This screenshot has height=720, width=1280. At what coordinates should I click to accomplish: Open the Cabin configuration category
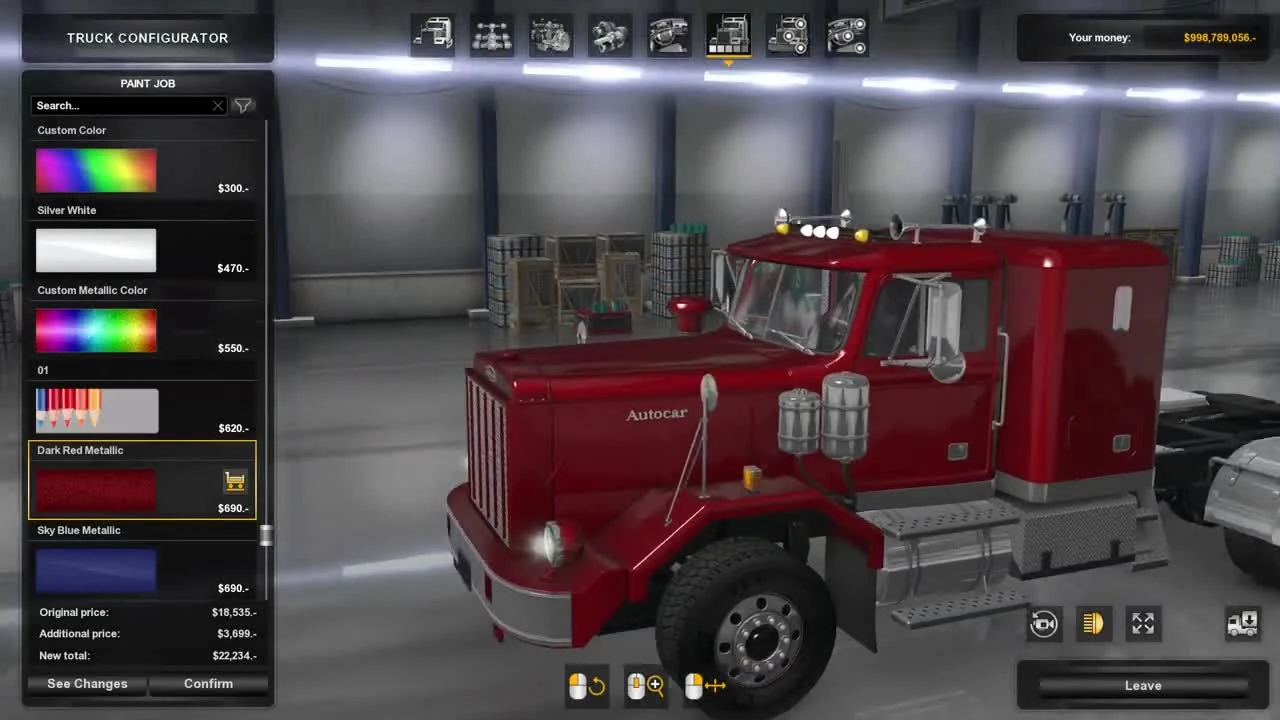coord(432,35)
